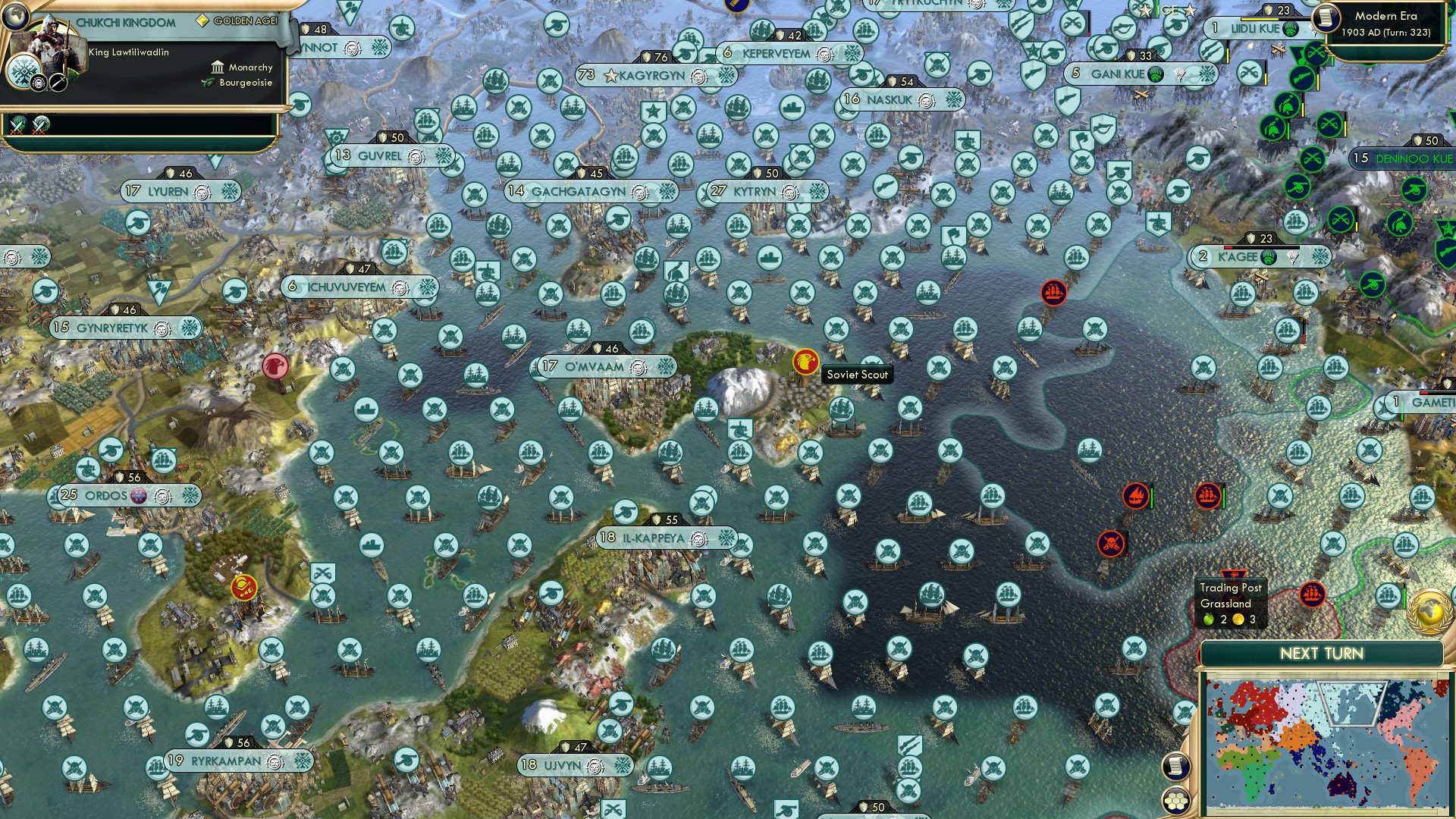Click the crossed-swords war notification in the left panel
The image size is (1456, 819).
17,126
